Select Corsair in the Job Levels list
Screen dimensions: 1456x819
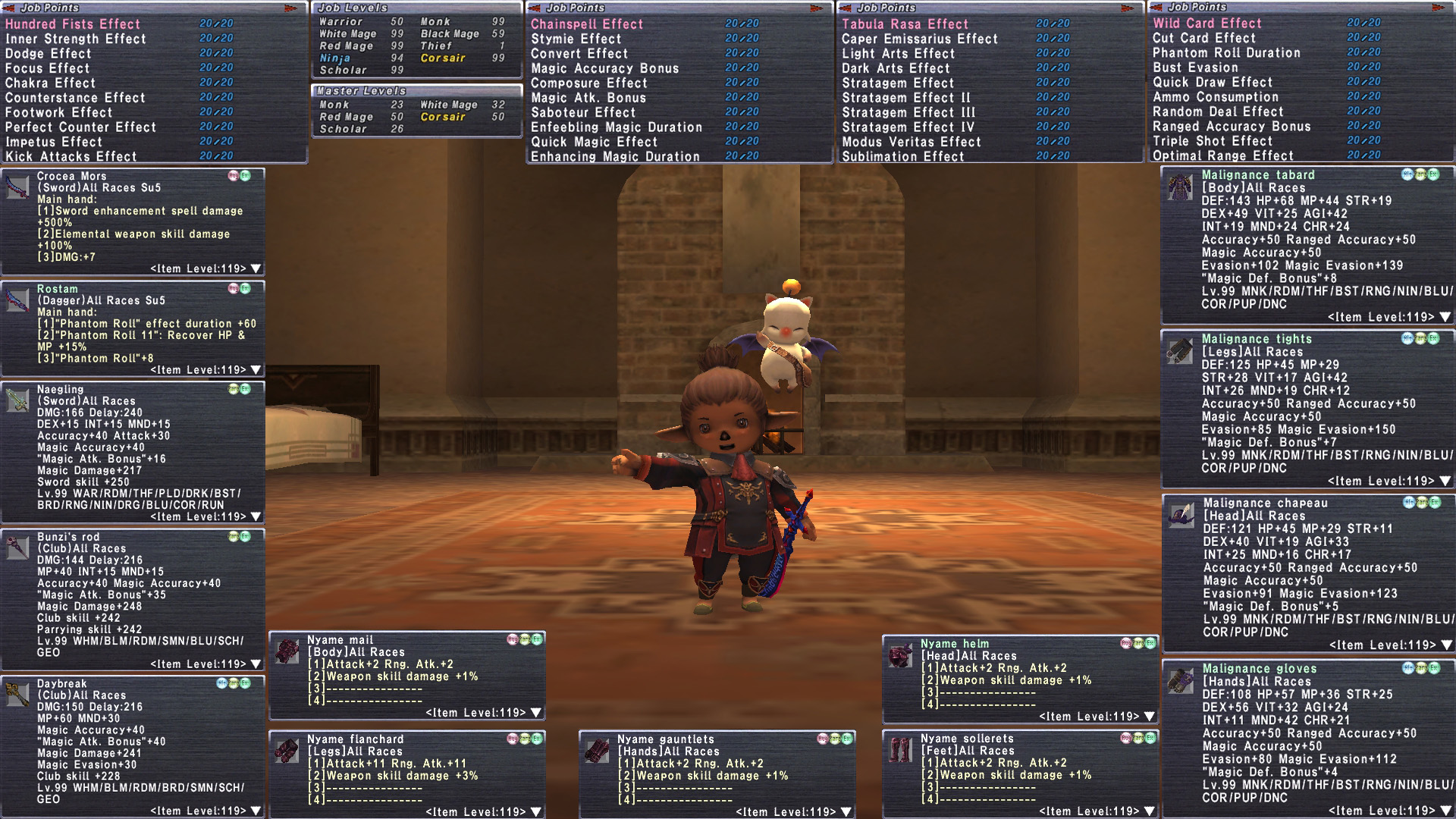(443, 58)
